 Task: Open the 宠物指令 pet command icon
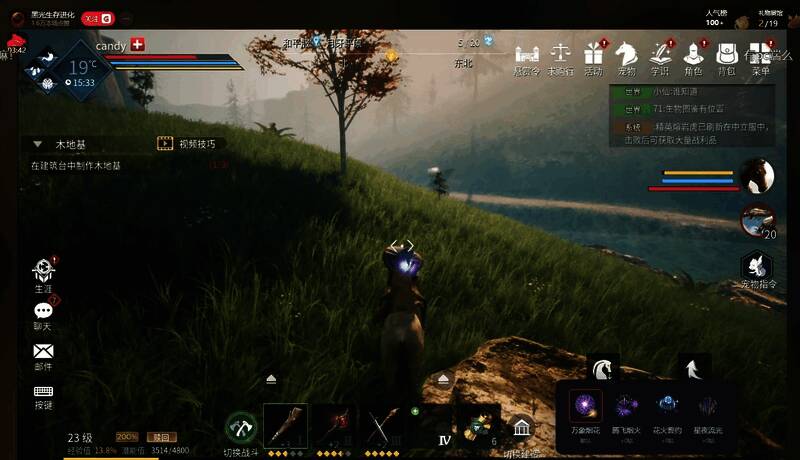758,266
